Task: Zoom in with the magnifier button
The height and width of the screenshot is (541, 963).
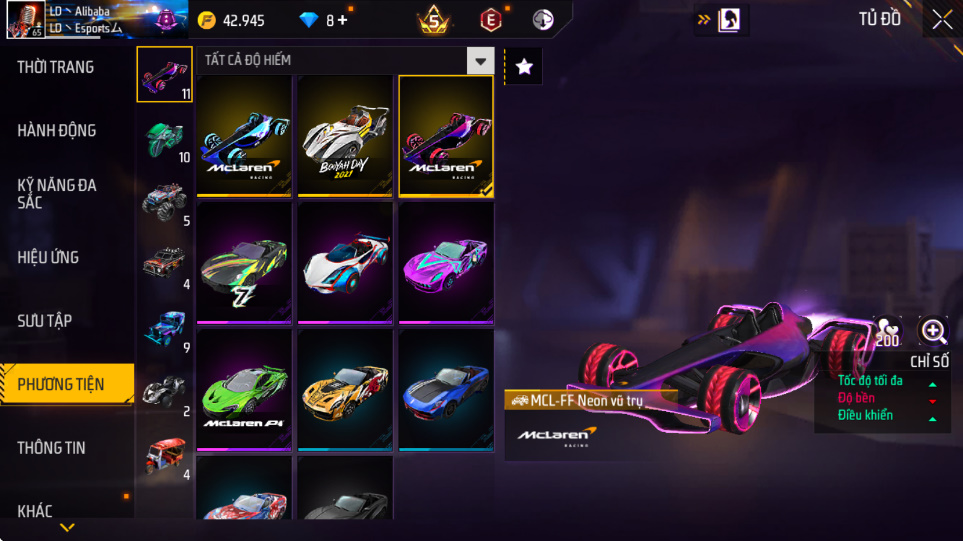Action: (x=933, y=331)
